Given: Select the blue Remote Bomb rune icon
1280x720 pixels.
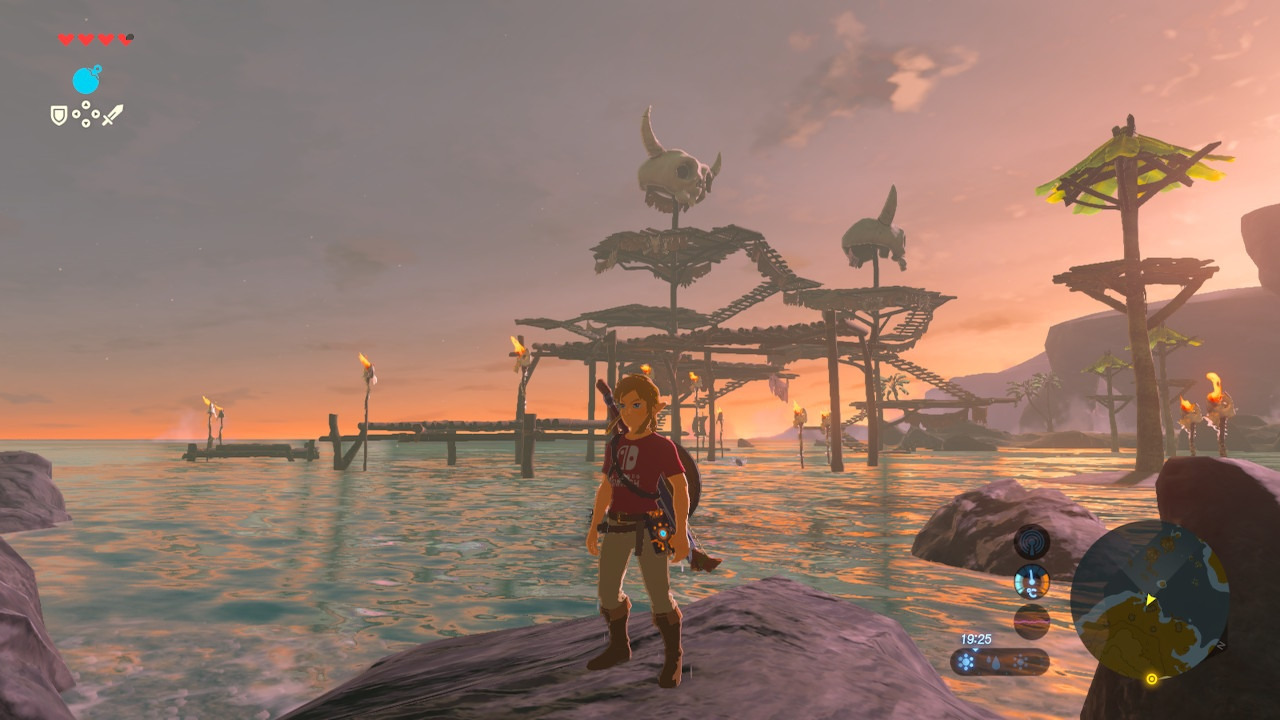Looking at the screenshot, I should pyautogui.click(x=86, y=80).
